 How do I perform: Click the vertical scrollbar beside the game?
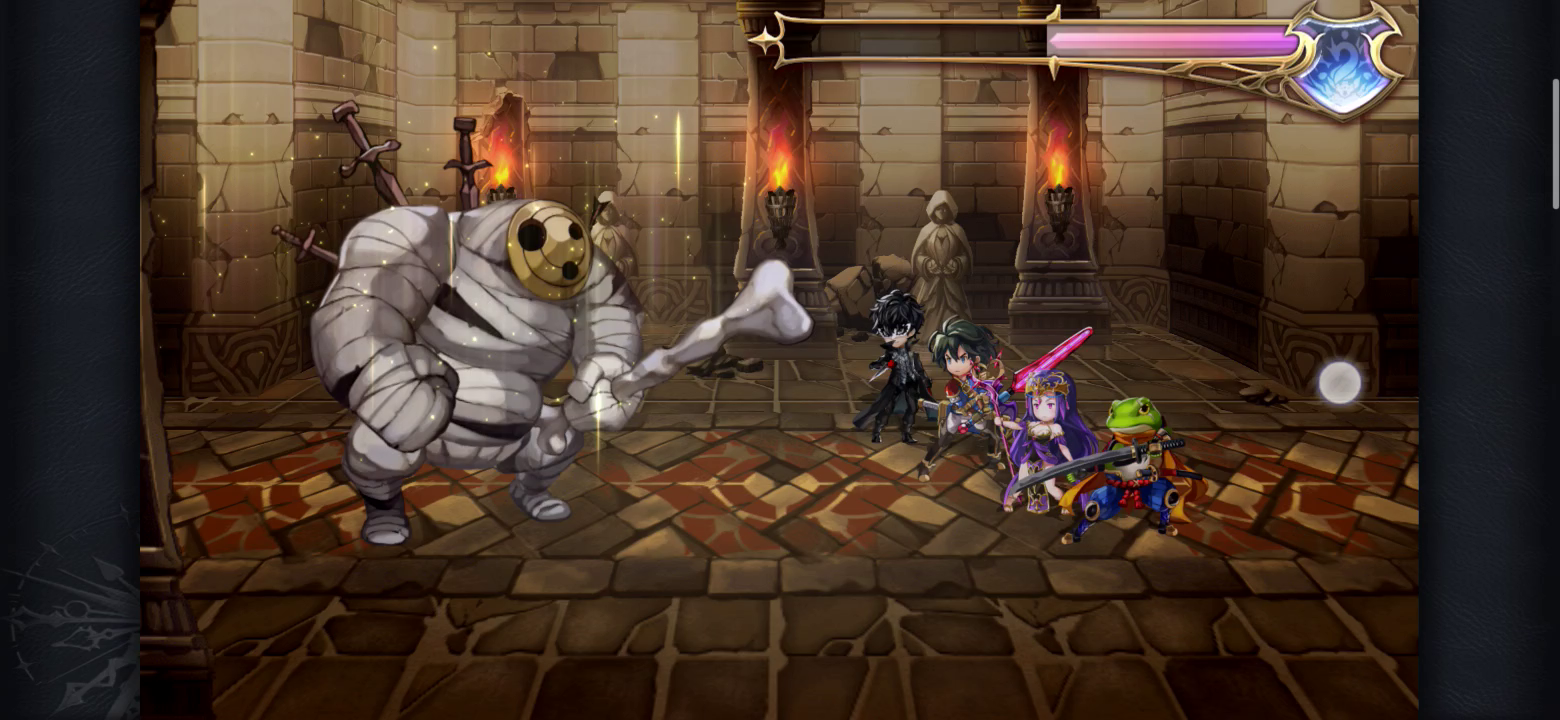[x=1555, y=145]
